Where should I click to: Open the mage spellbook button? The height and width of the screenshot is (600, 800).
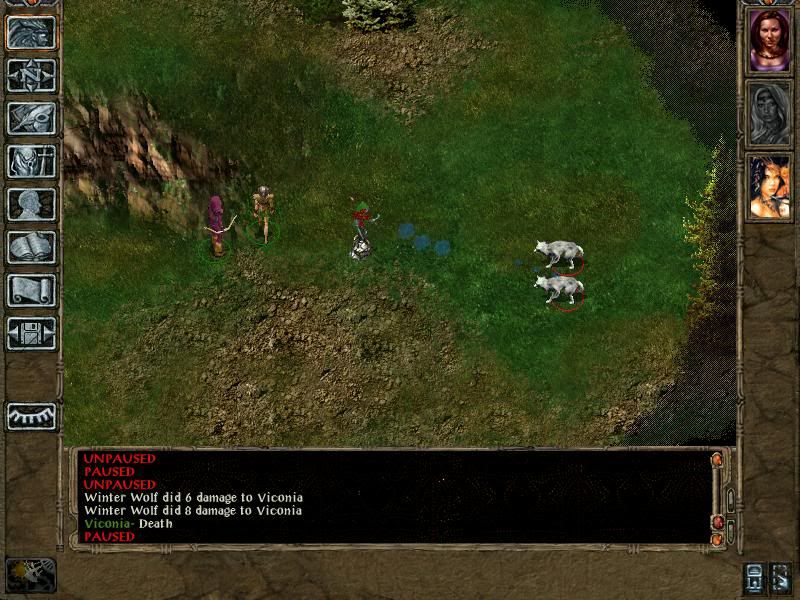point(31,247)
